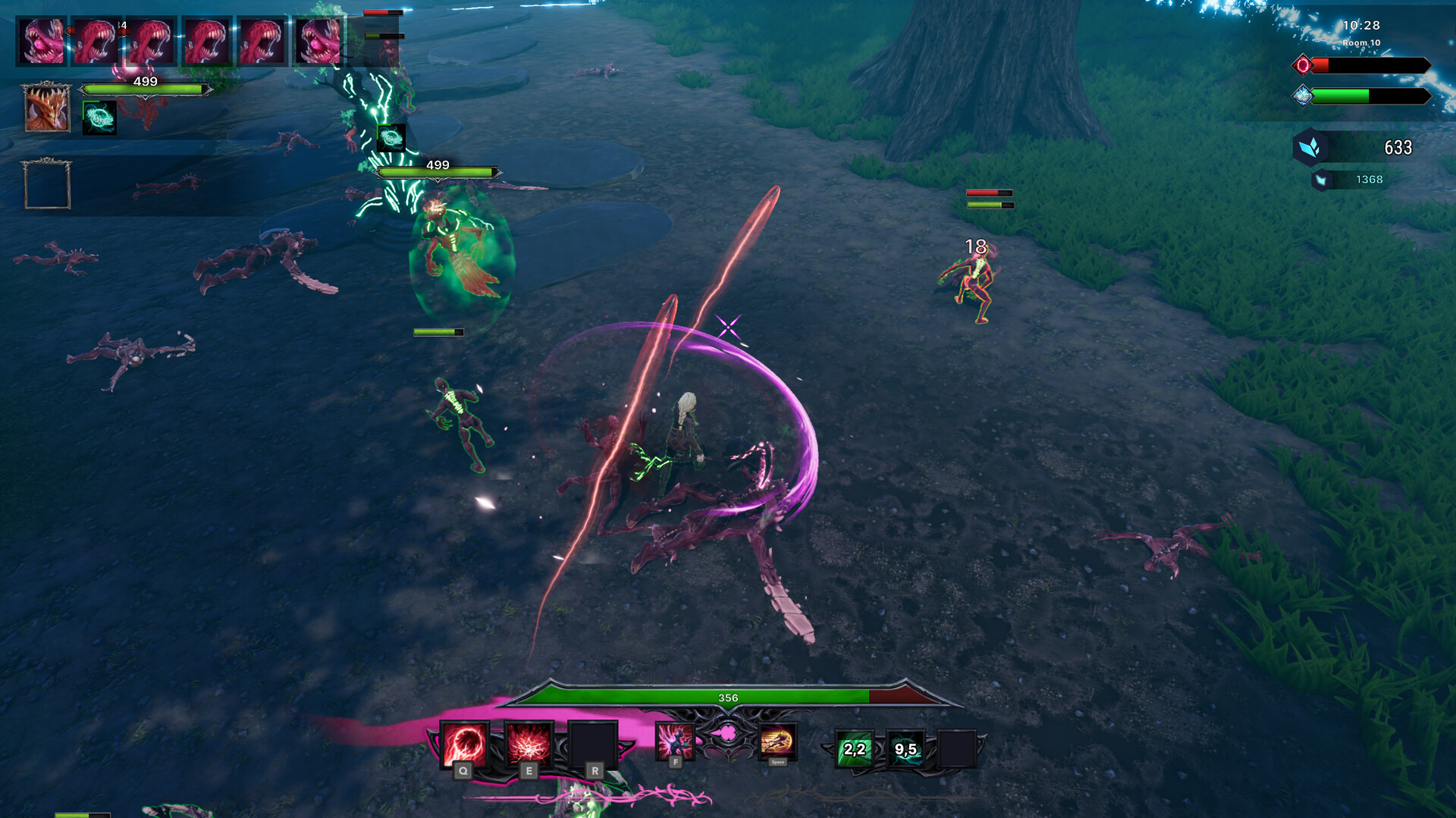Select the green slash item showing 2,2
1456x818 pixels.
854,749
